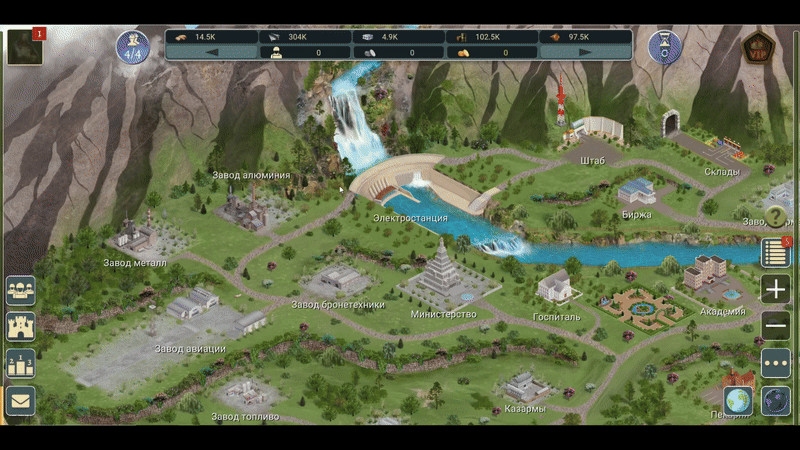This screenshot has height=450, width=800.
Task: Open the castle icon menu
Action: pos(21,326)
